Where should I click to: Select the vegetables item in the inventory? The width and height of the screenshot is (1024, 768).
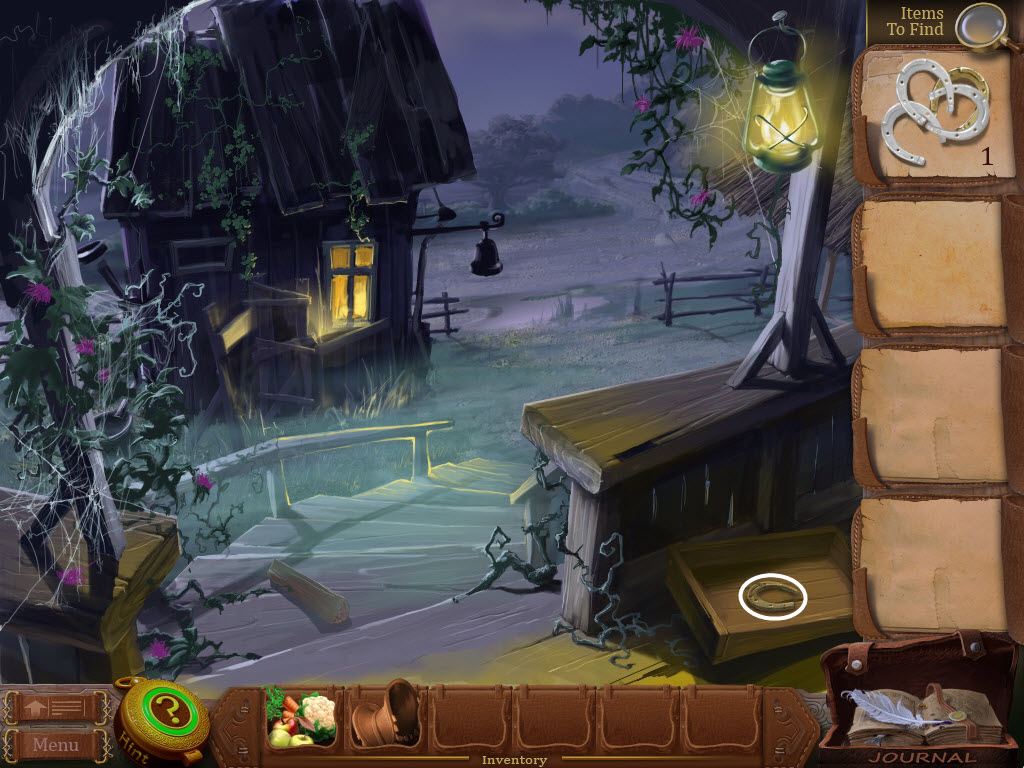301,720
